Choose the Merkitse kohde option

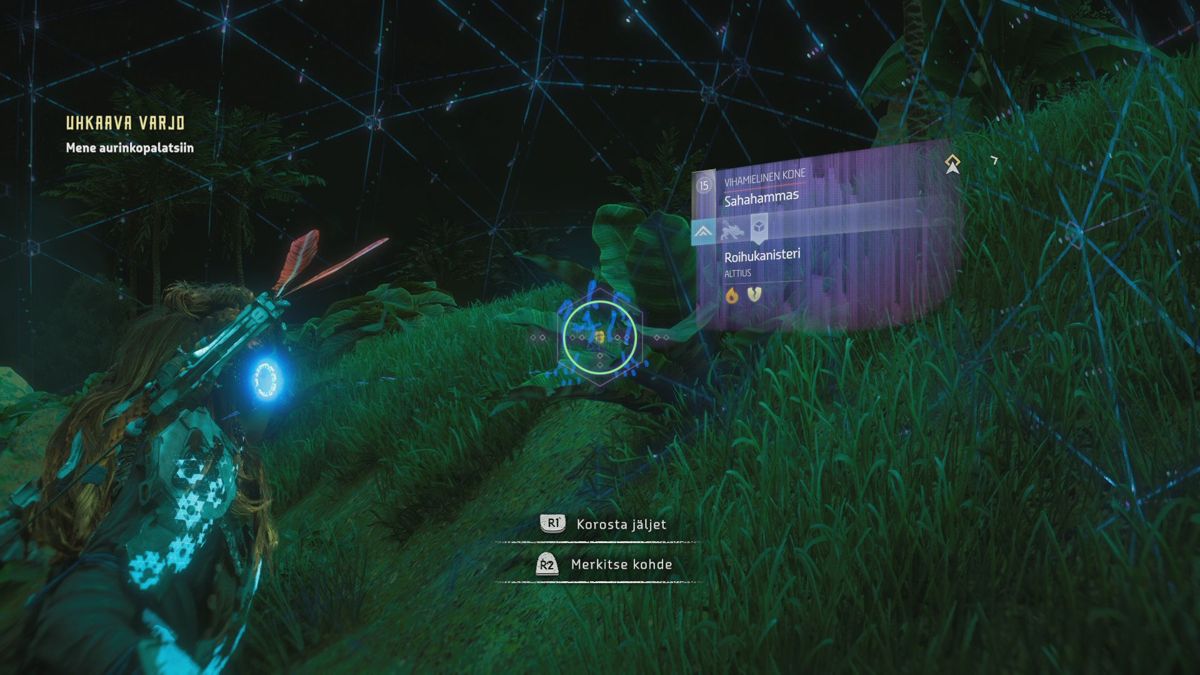click(x=603, y=565)
